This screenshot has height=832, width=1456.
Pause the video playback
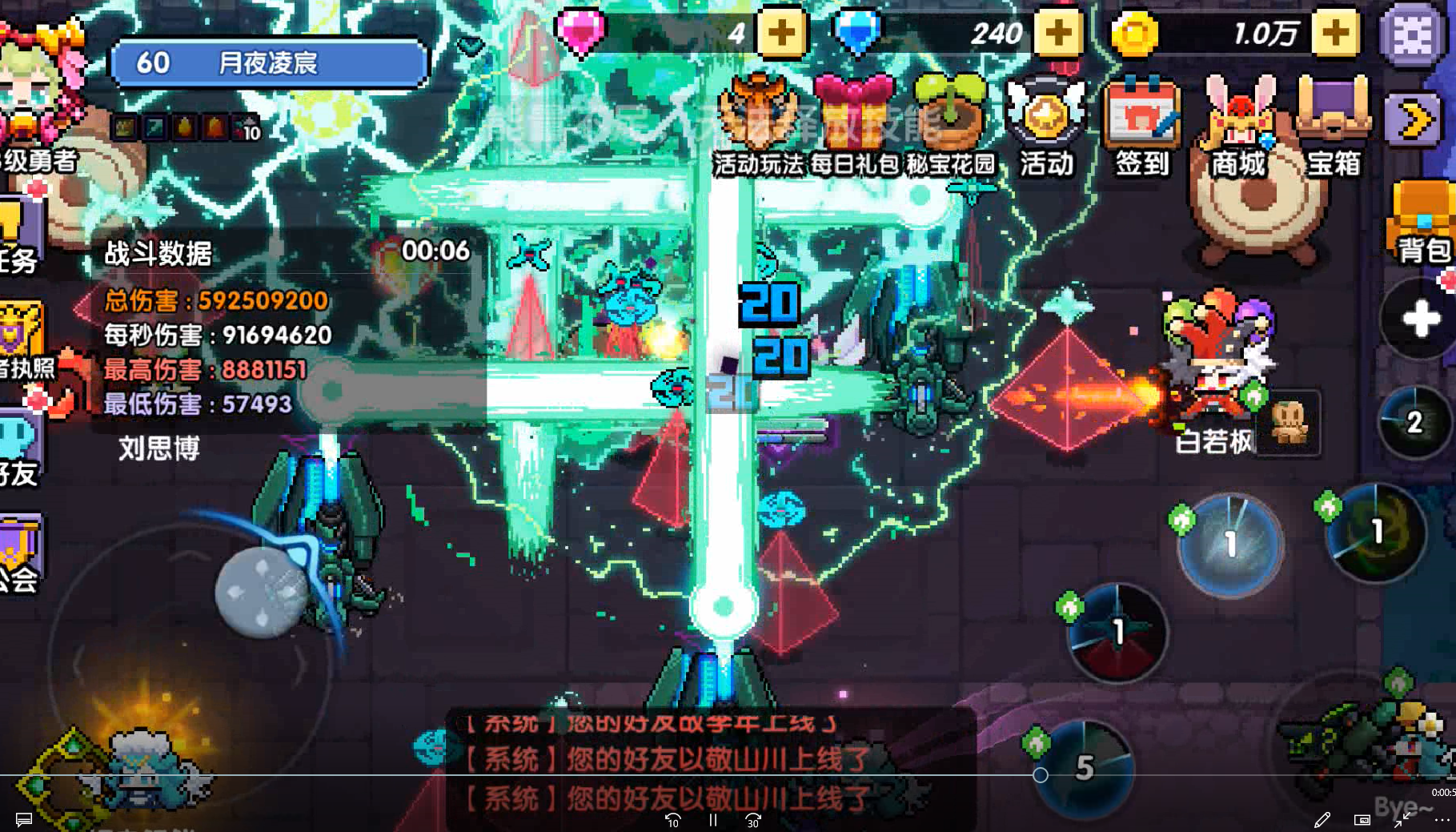(712, 821)
